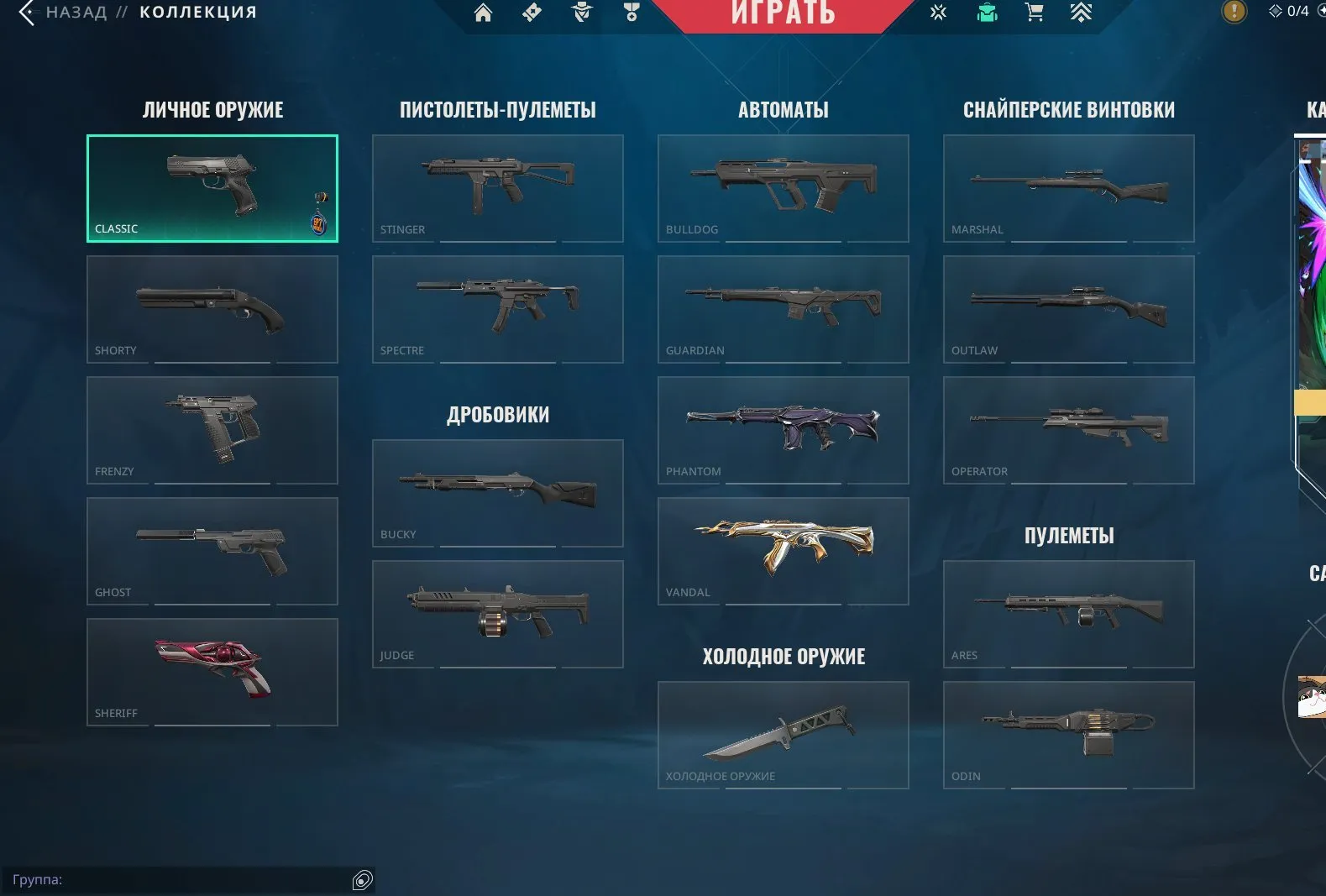Open Career stats via the medal icon

[x=632, y=13]
